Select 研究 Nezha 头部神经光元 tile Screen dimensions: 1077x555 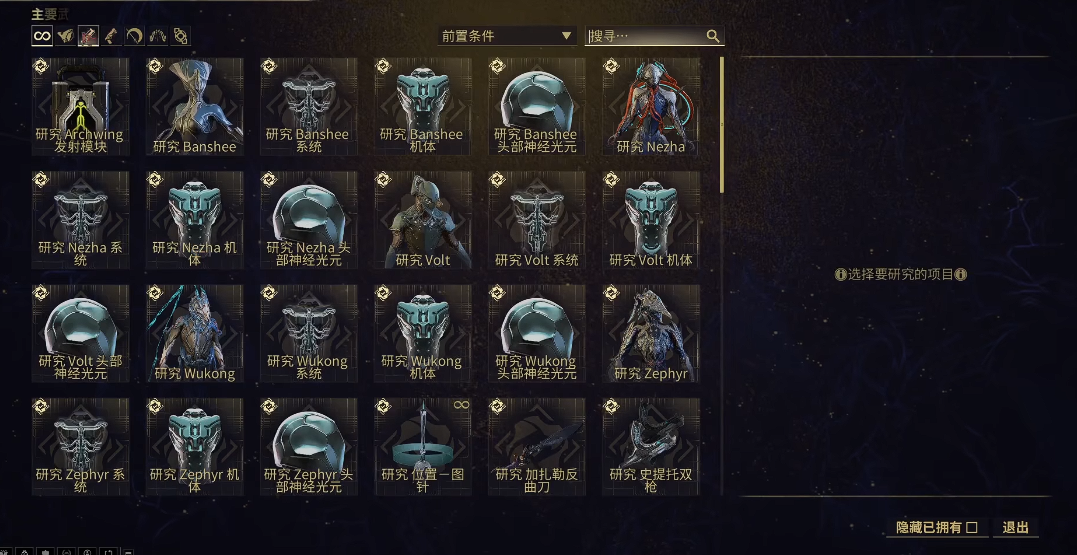click(309, 220)
